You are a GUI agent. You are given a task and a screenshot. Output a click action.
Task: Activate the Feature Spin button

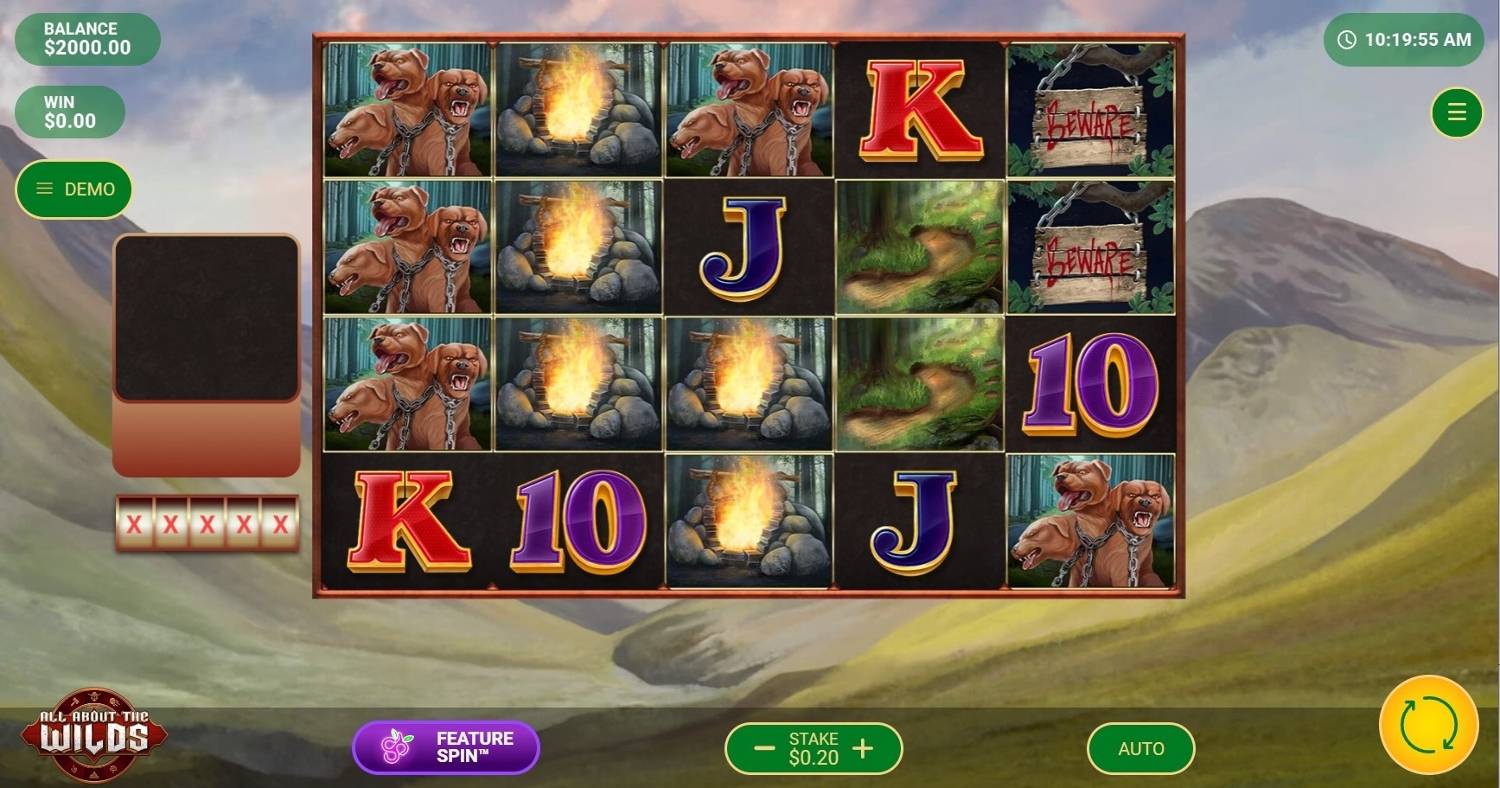coord(446,748)
